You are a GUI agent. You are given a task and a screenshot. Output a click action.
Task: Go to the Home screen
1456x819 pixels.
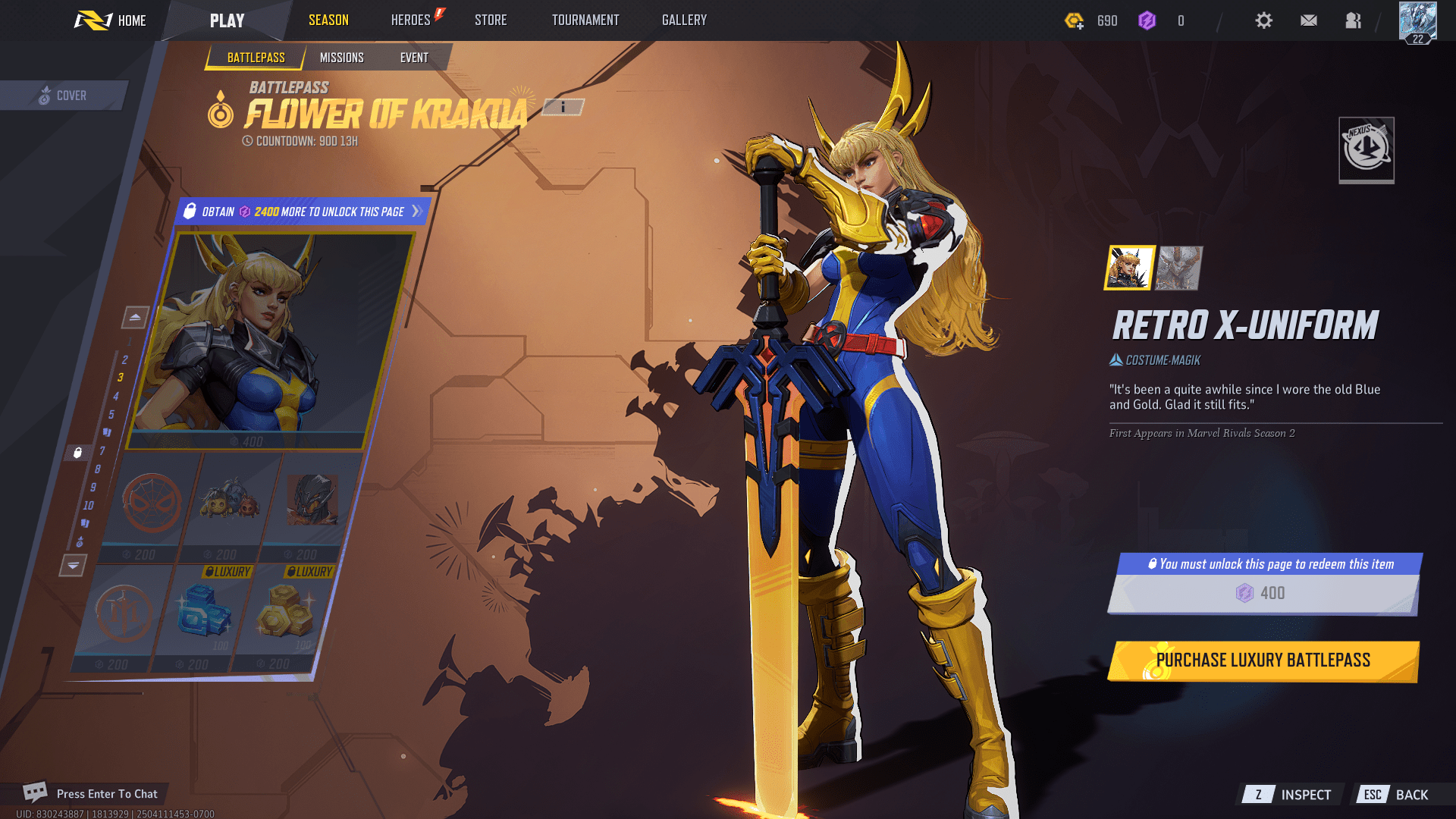tap(111, 20)
